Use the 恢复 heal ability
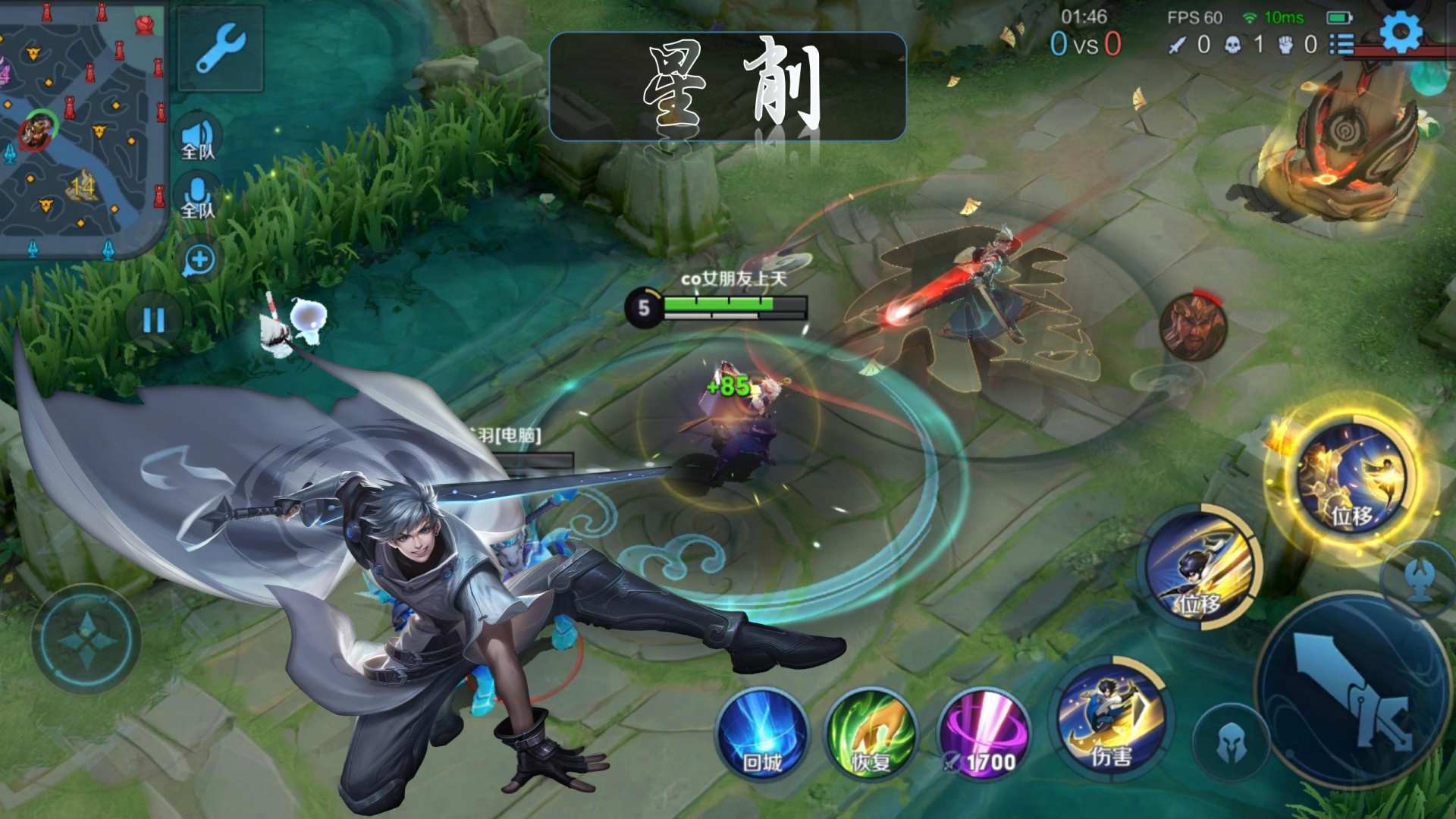1456x819 pixels. click(871, 733)
